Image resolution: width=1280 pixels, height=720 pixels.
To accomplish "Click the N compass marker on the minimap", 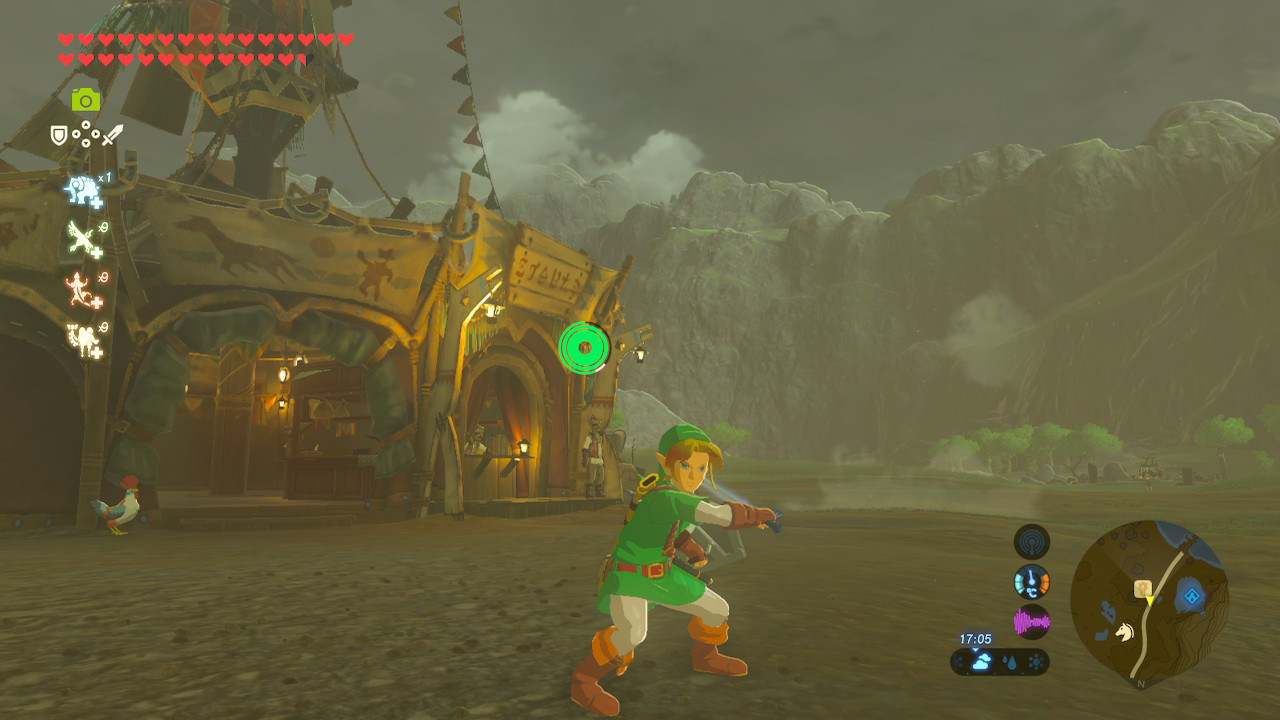I will 1141,684.
